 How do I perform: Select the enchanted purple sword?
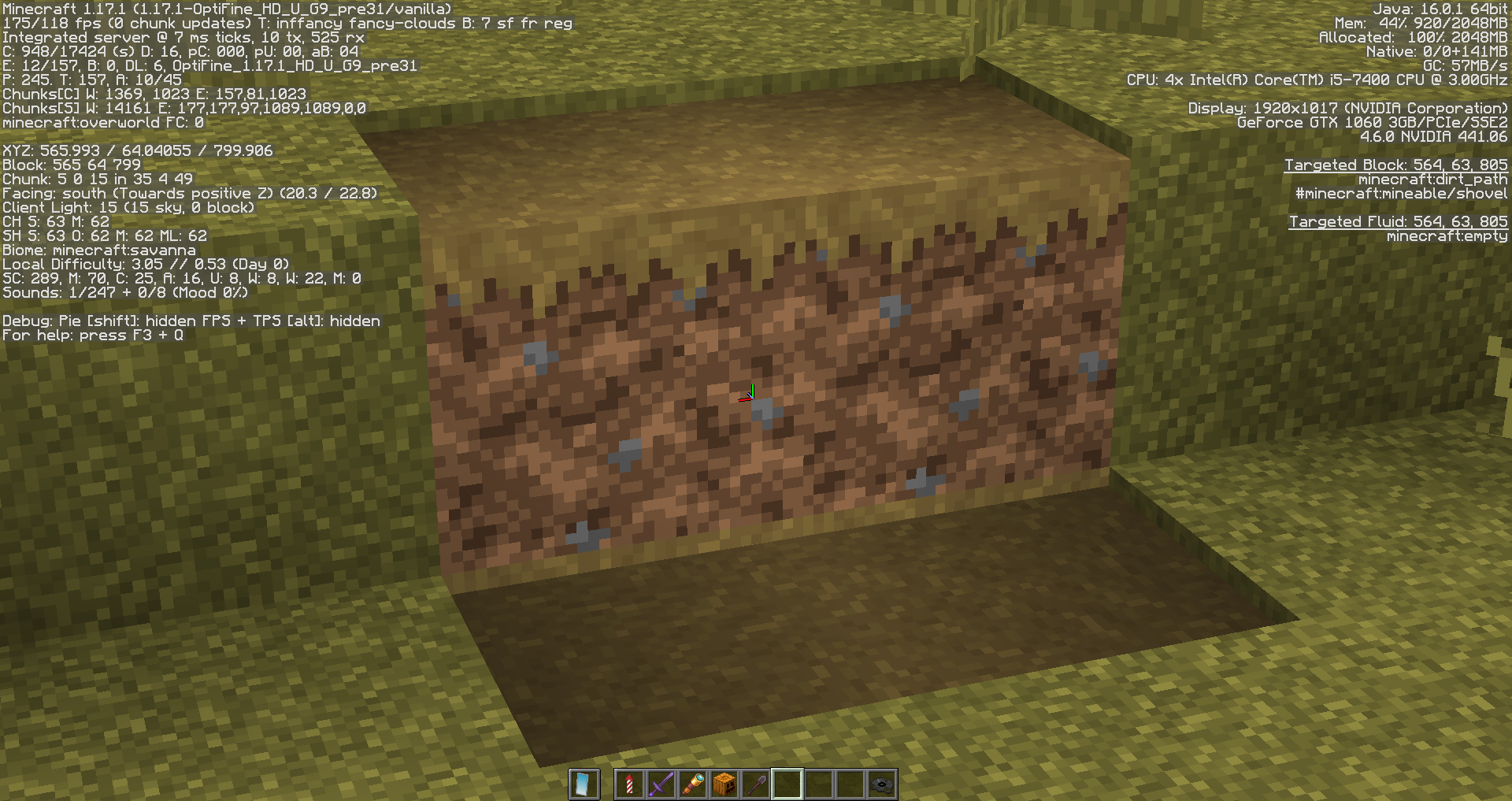tap(661, 782)
